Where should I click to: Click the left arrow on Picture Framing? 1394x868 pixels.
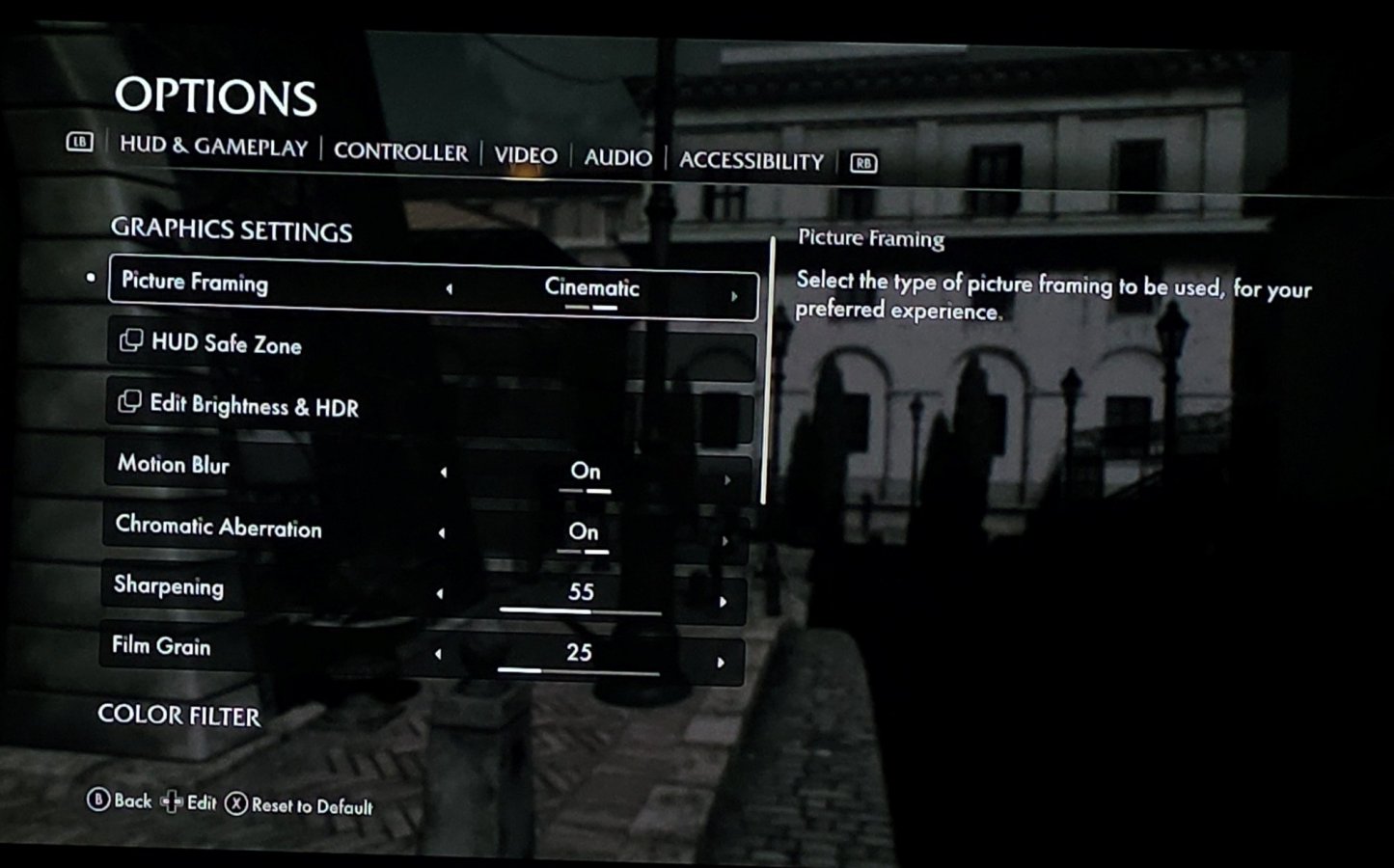pyautogui.click(x=449, y=288)
